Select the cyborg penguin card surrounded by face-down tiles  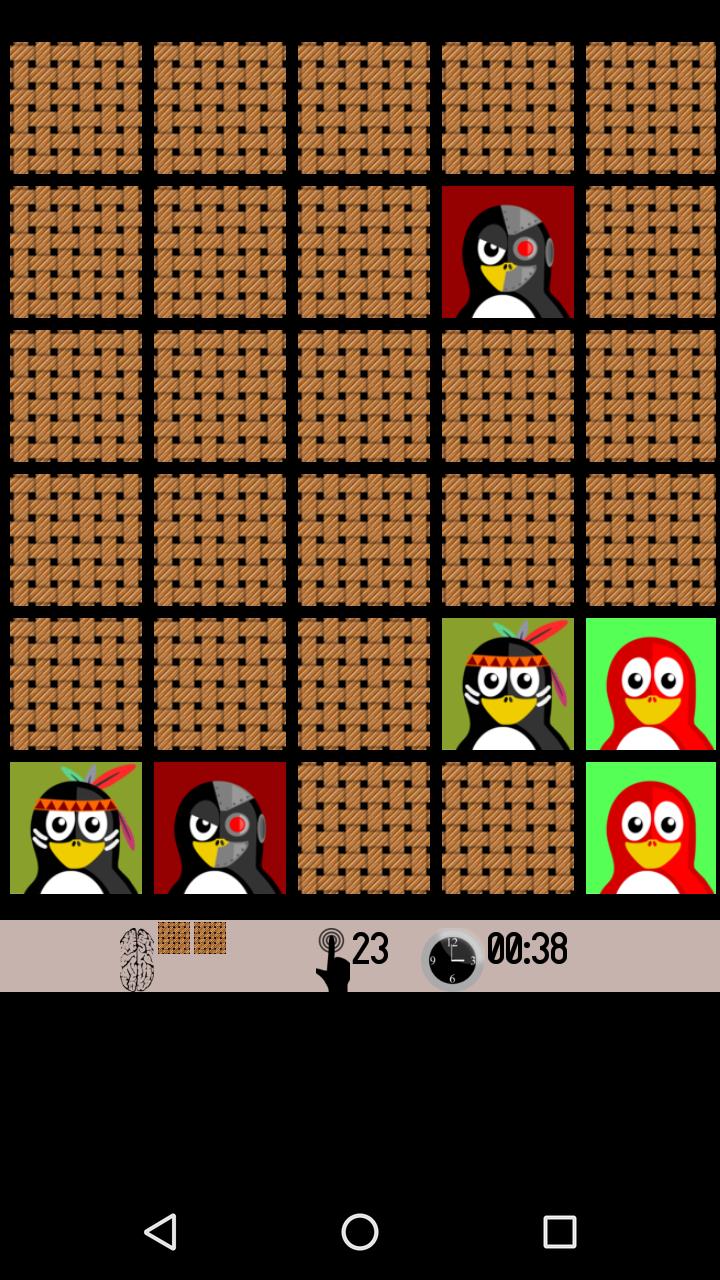508,252
